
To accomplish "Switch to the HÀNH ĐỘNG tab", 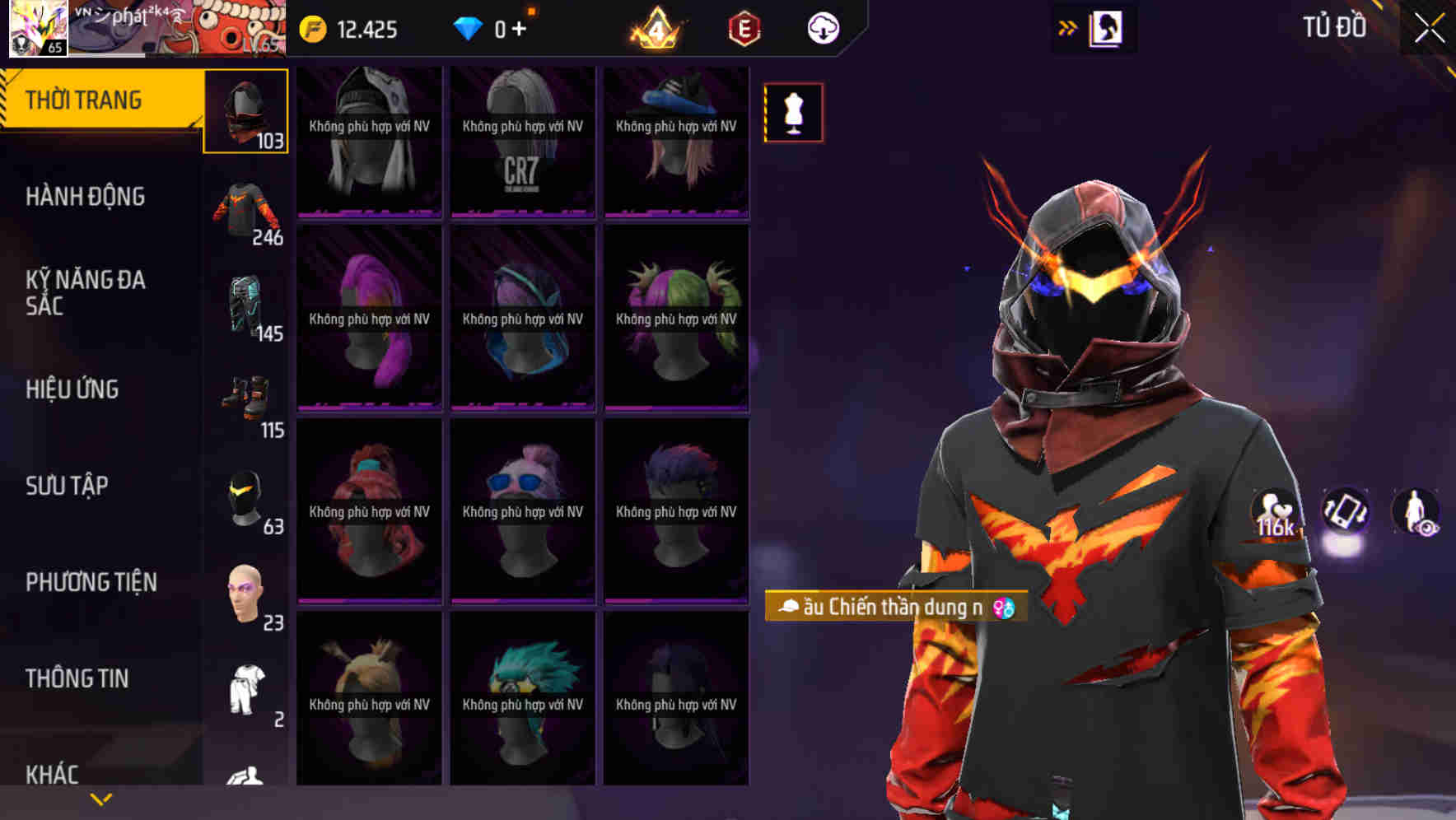I will click(x=88, y=196).
